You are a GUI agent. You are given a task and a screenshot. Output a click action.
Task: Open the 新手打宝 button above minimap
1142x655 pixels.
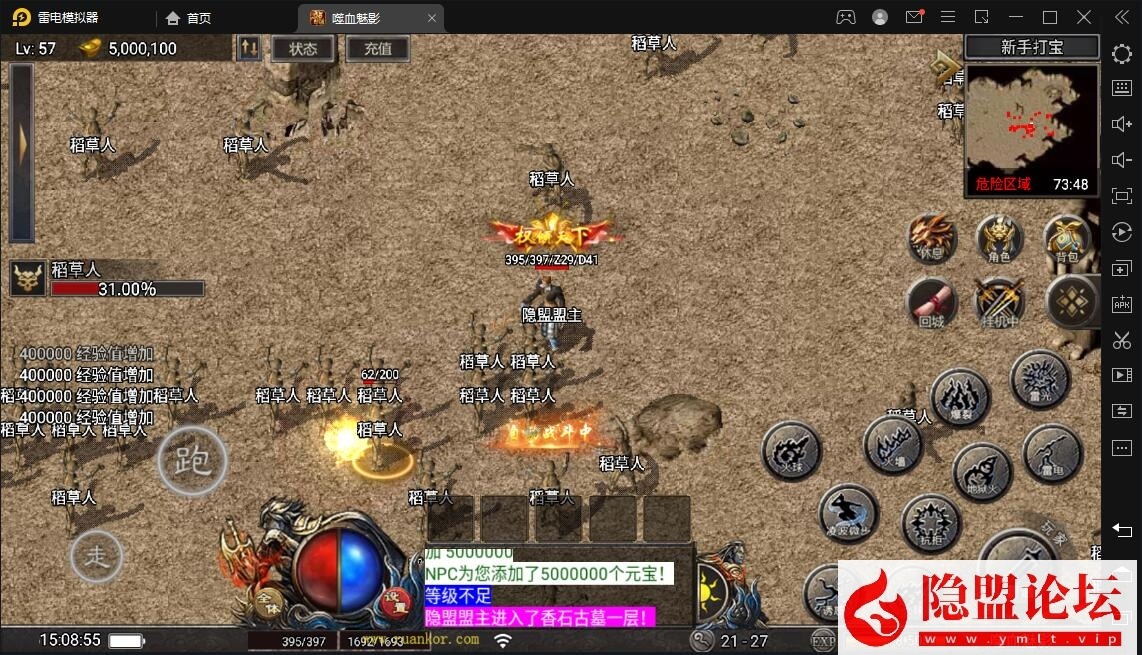coord(1032,48)
